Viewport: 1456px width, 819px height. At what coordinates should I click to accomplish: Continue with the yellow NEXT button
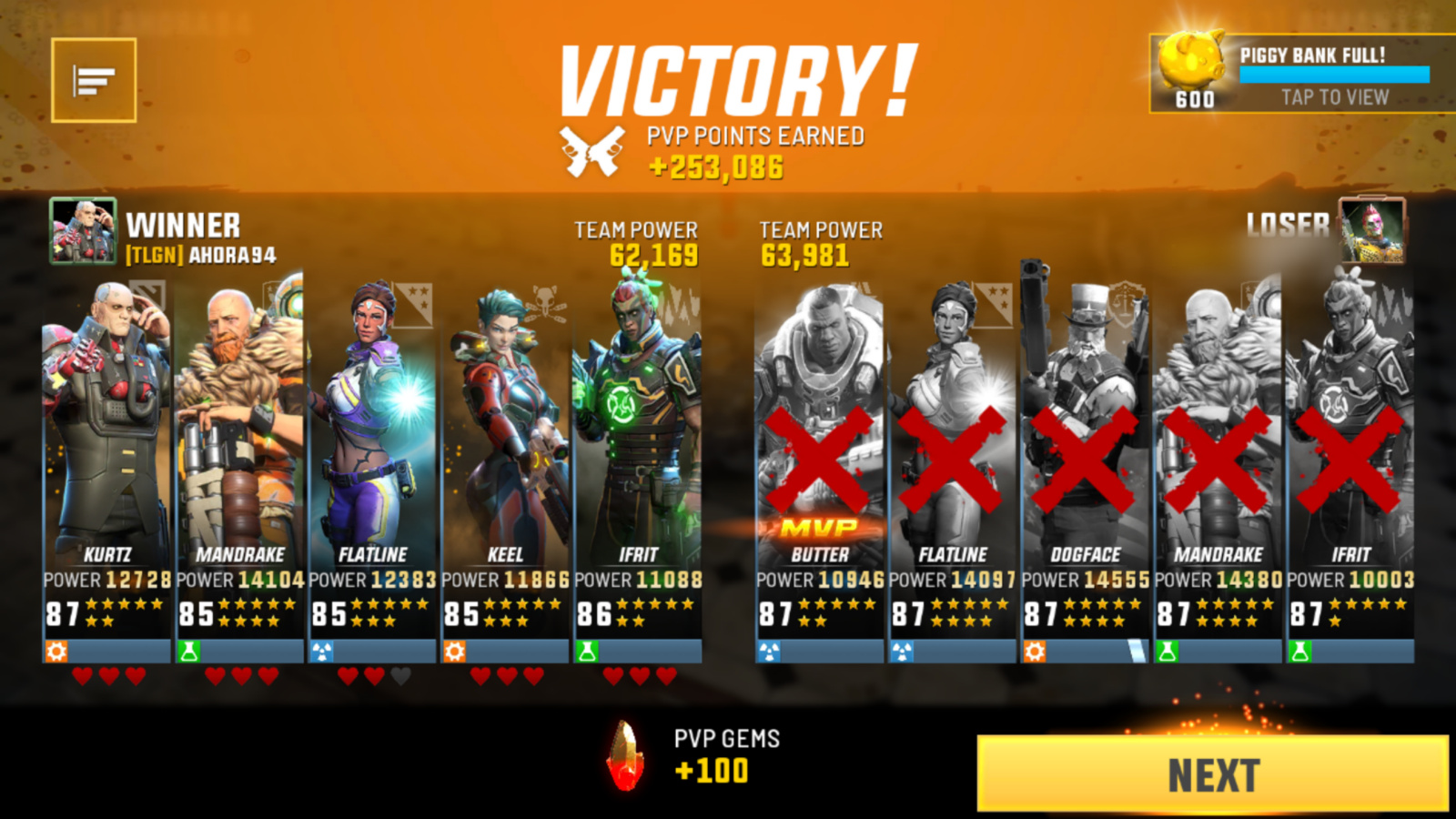click(1212, 774)
